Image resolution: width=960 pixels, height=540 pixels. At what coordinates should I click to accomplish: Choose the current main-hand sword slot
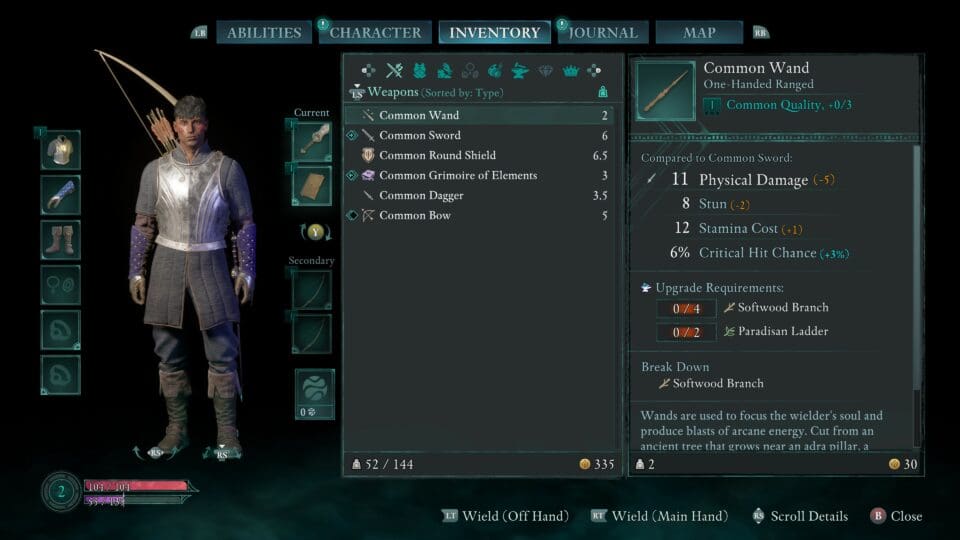(x=312, y=141)
